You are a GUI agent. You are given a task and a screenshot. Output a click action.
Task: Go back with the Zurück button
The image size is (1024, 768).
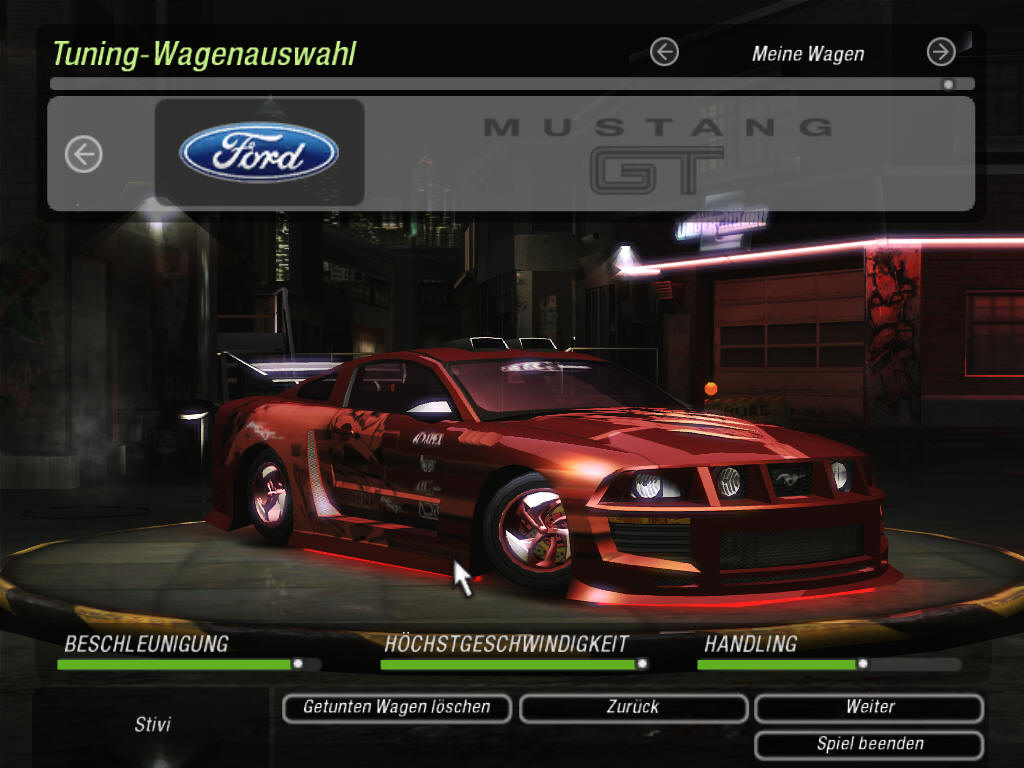[x=633, y=708]
